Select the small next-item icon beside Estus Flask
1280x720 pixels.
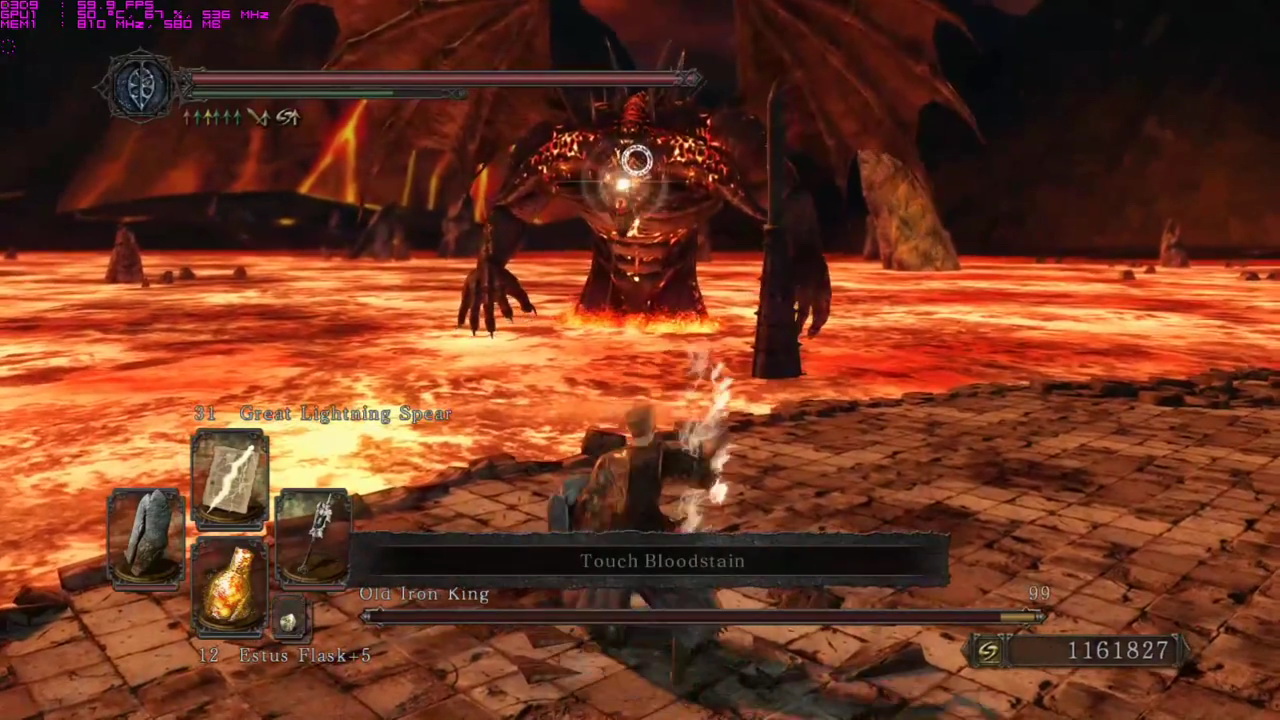[x=289, y=622]
